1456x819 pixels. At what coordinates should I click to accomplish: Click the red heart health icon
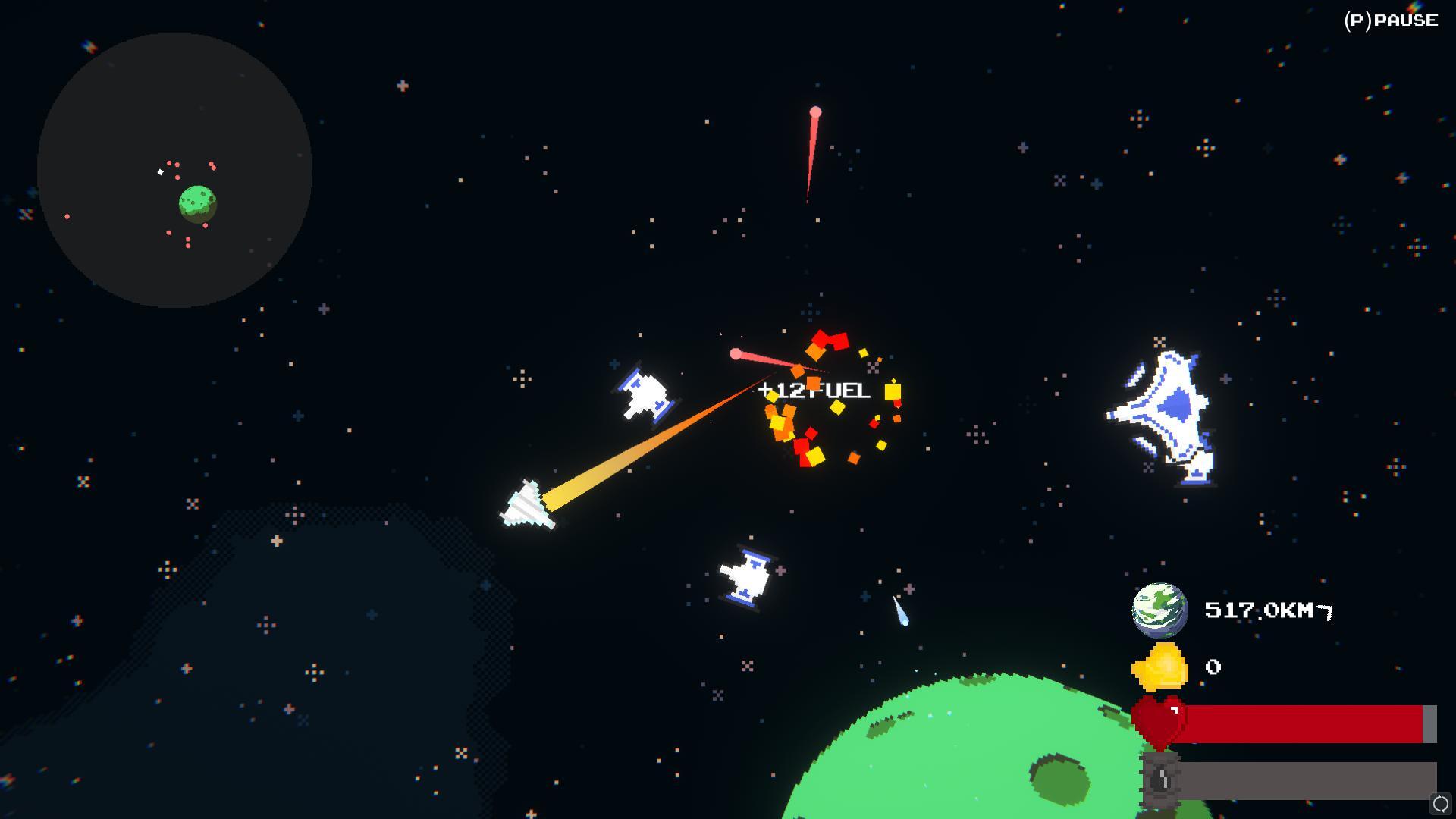pos(1159,722)
